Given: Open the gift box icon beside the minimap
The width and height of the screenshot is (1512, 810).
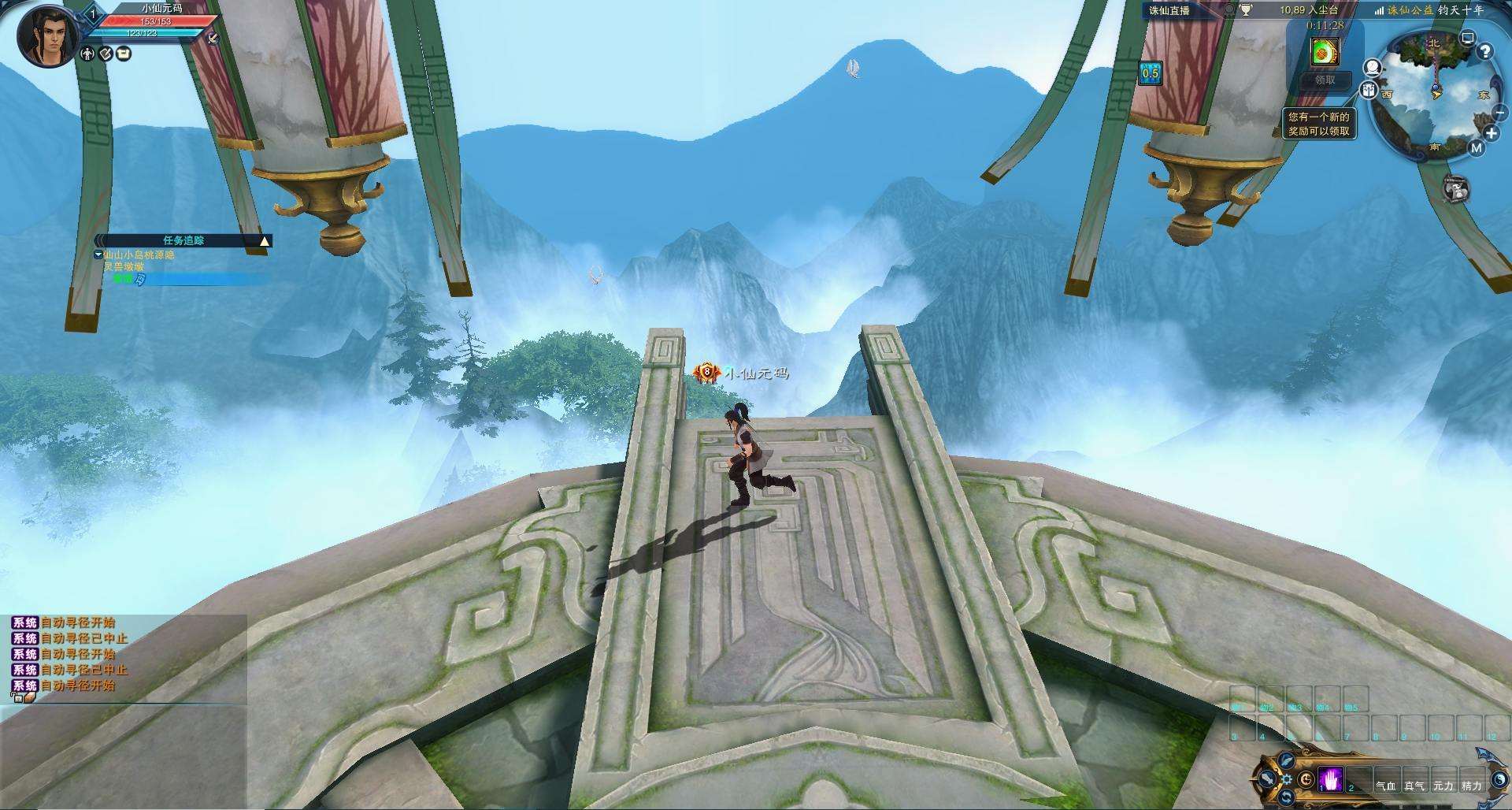Looking at the screenshot, I should tap(1369, 90).
